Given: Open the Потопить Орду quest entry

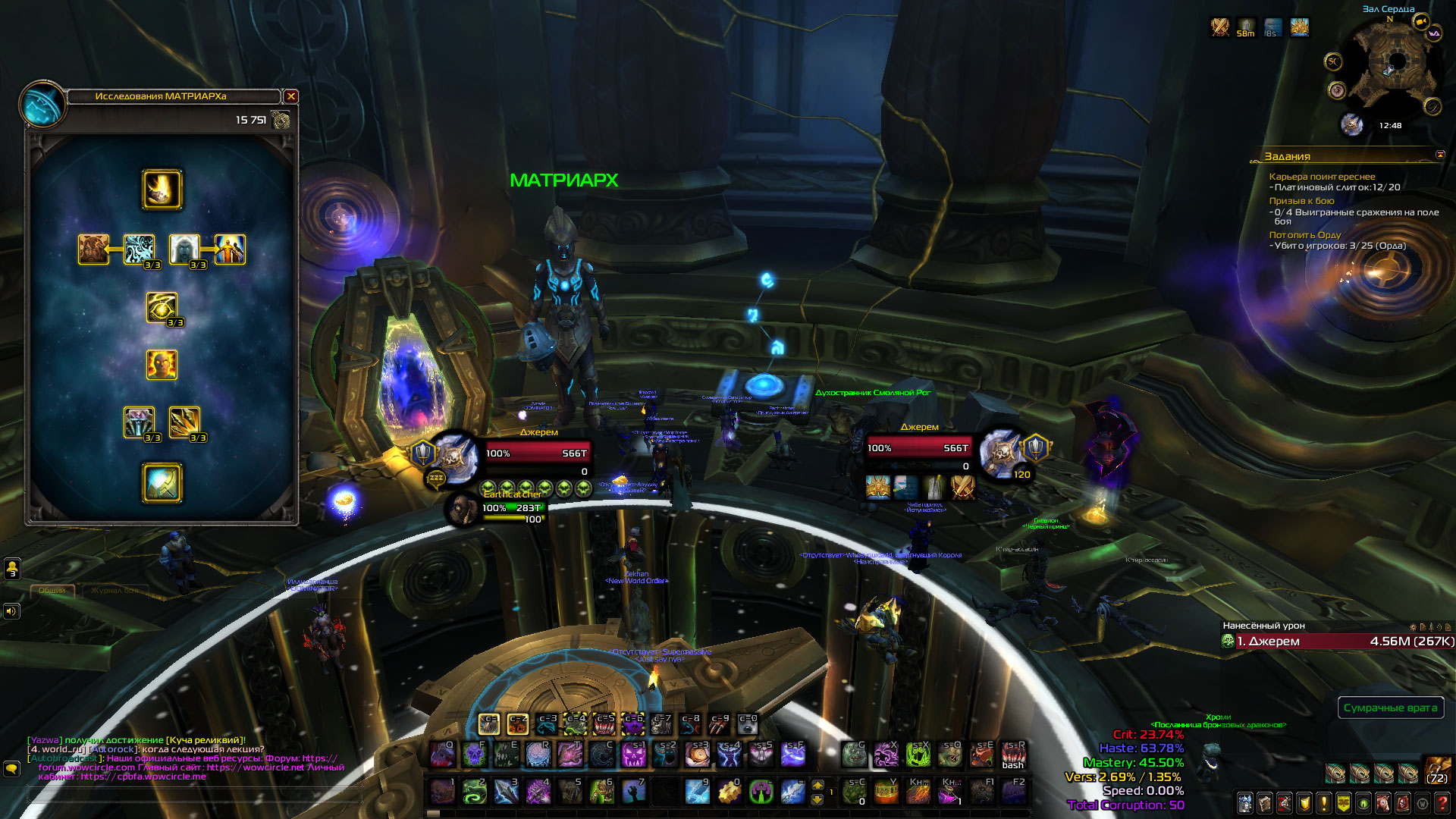Looking at the screenshot, I should coord(1304,235).
